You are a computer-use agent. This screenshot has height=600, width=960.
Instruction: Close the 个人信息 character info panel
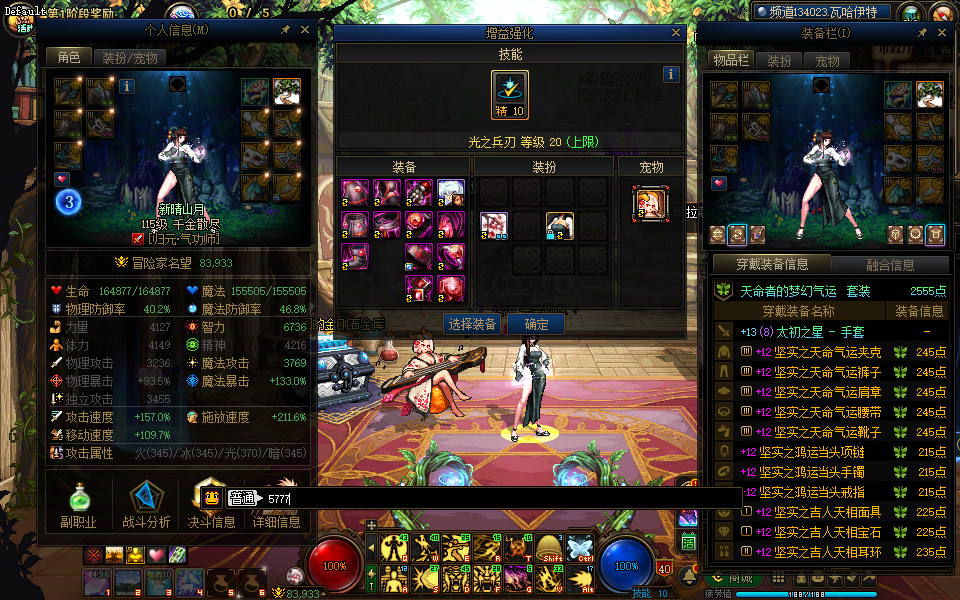[305, 30]
